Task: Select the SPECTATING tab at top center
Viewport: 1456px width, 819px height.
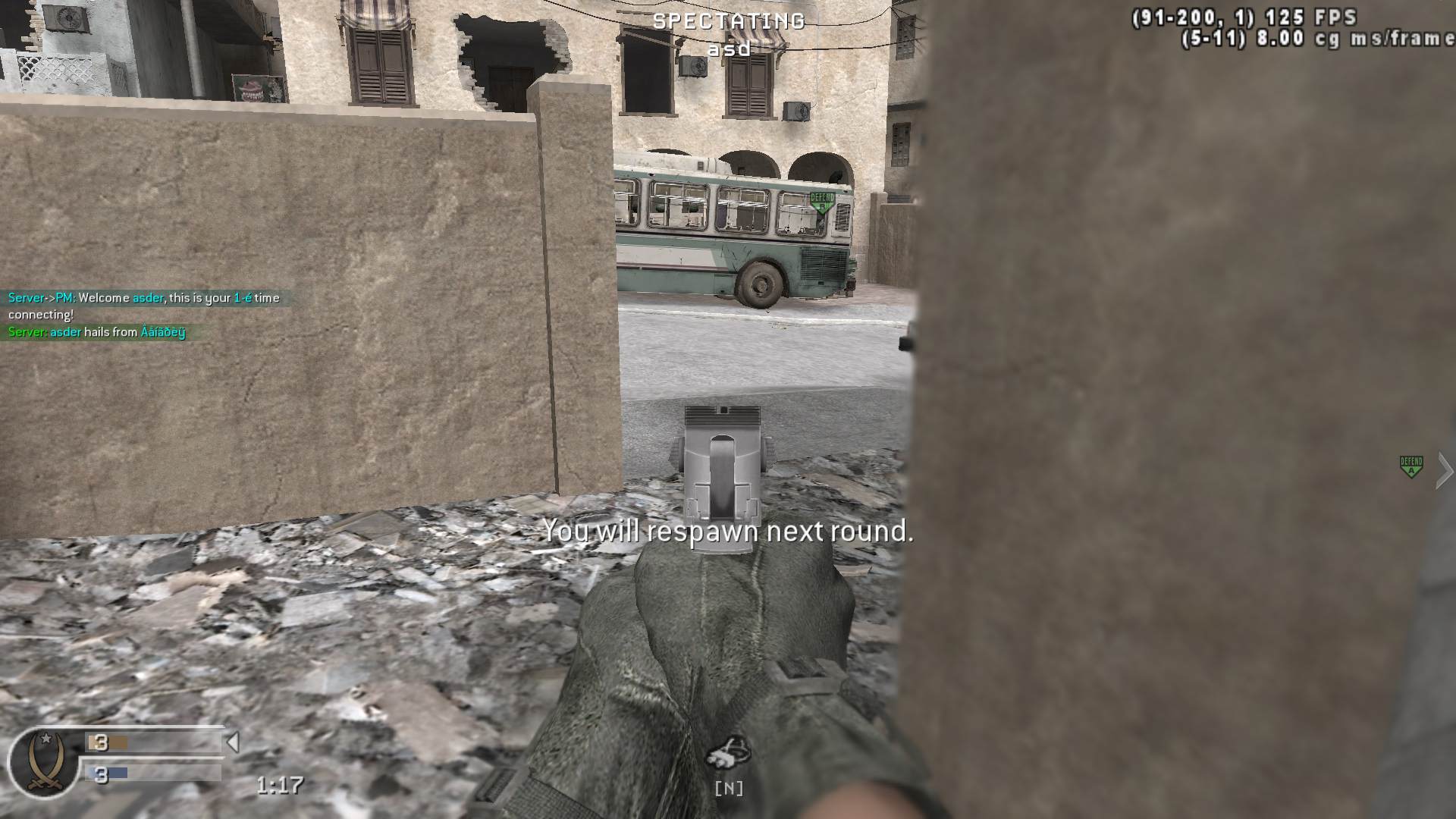Action: tap(729, 22)
